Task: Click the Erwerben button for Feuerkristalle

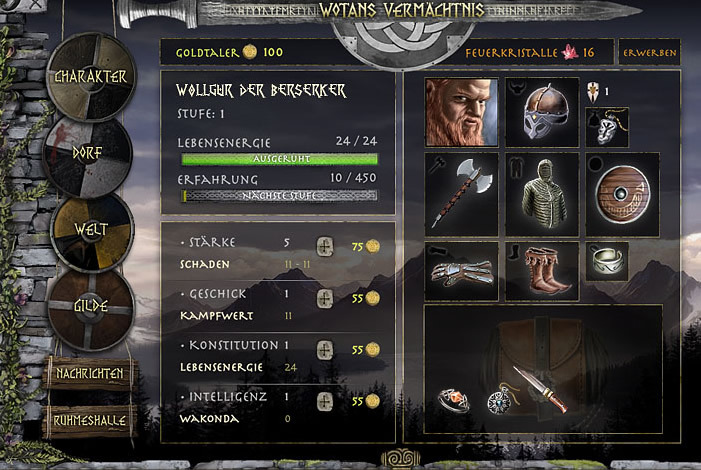Action: [x=649, y=52]
